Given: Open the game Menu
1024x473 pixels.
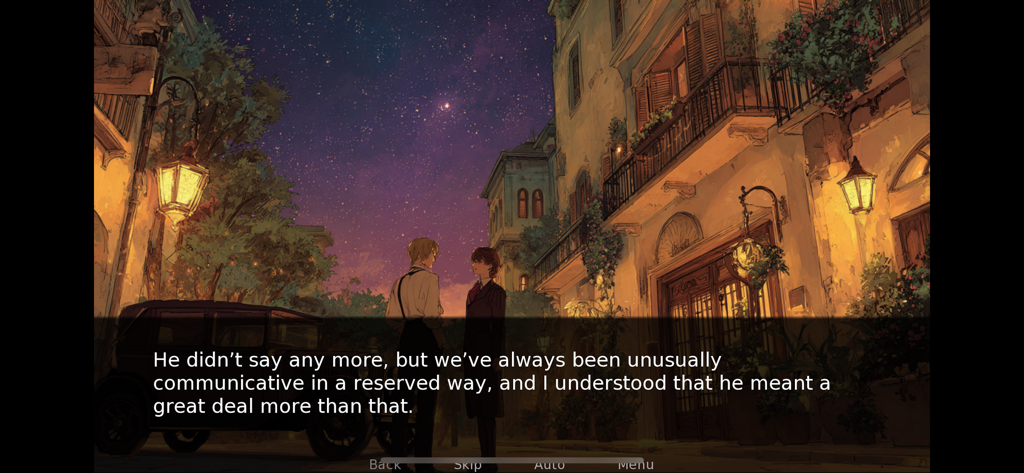Looking at the screenshot, I should [635, 464].
